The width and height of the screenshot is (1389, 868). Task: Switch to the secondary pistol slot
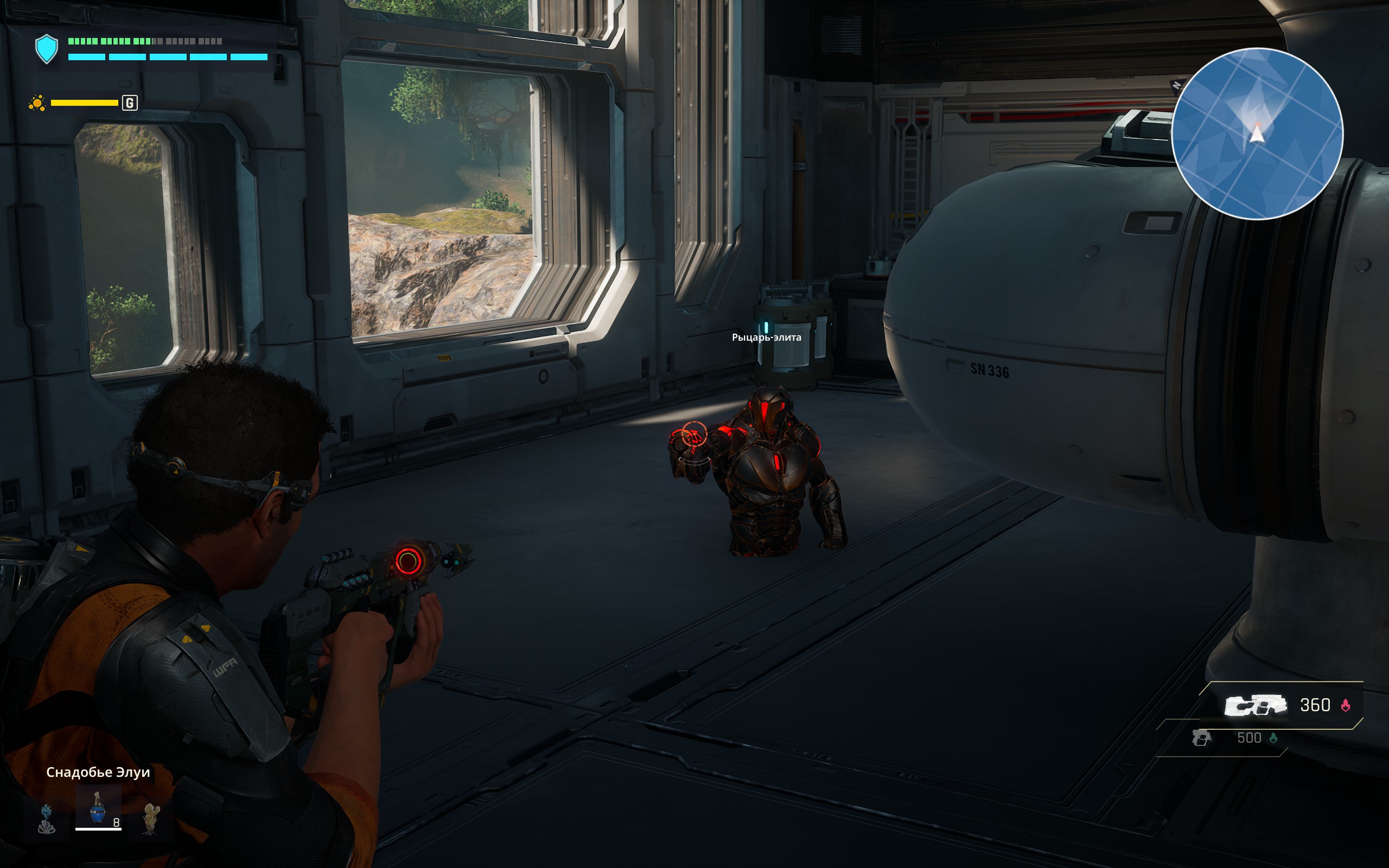click(1201, 738)
